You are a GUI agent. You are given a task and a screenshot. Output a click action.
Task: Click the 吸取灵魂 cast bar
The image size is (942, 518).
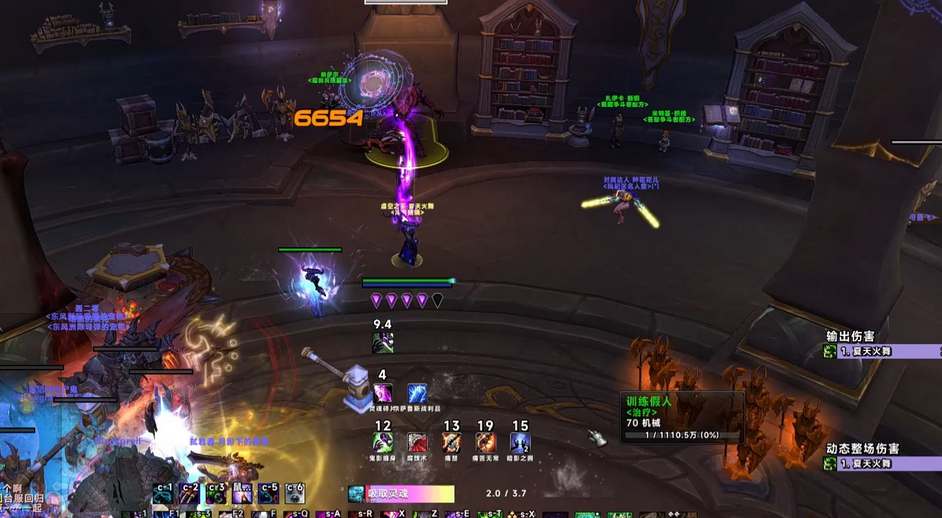(401, 494)
